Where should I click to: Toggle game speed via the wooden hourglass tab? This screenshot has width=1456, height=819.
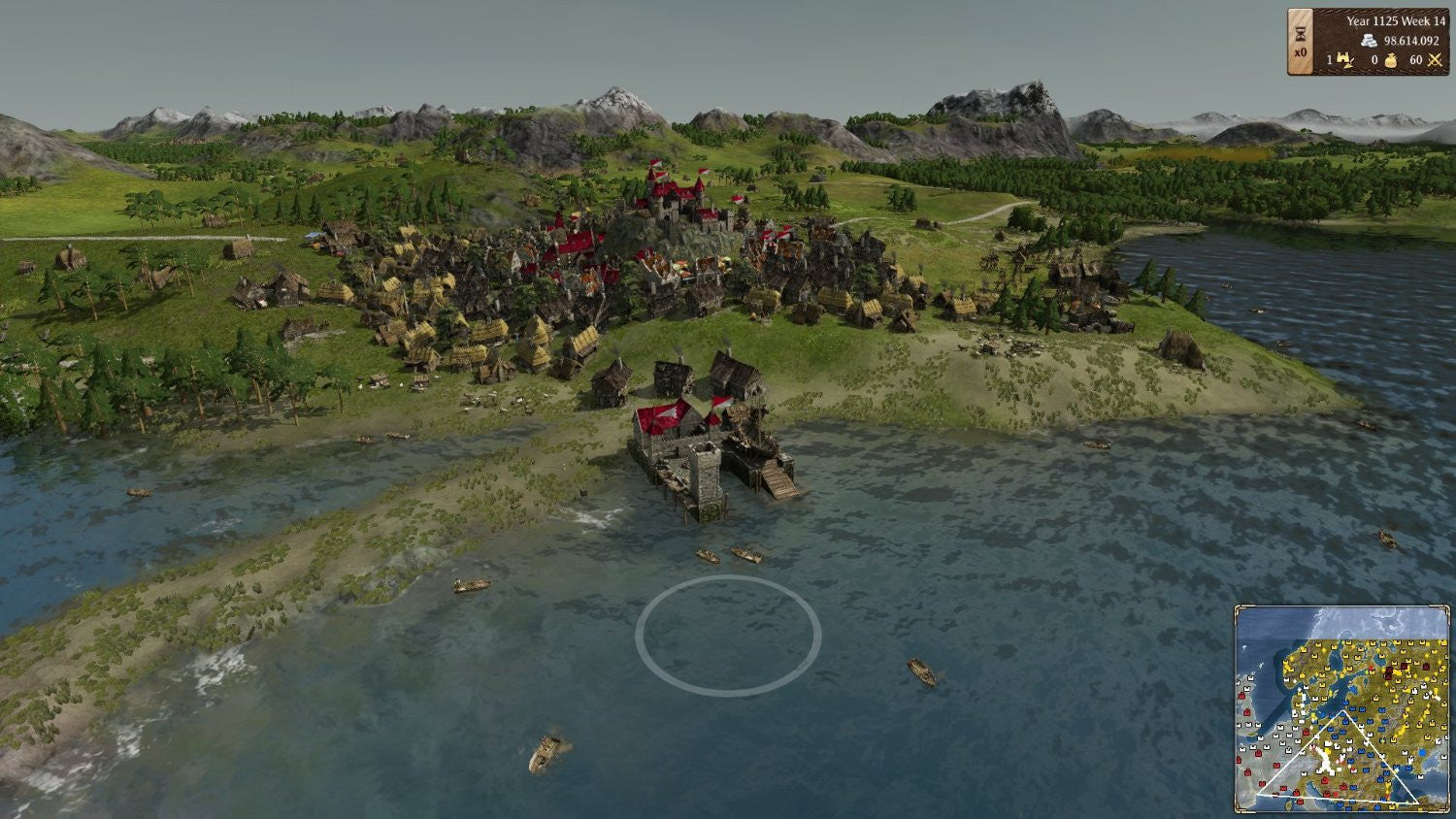point(1299,44)
